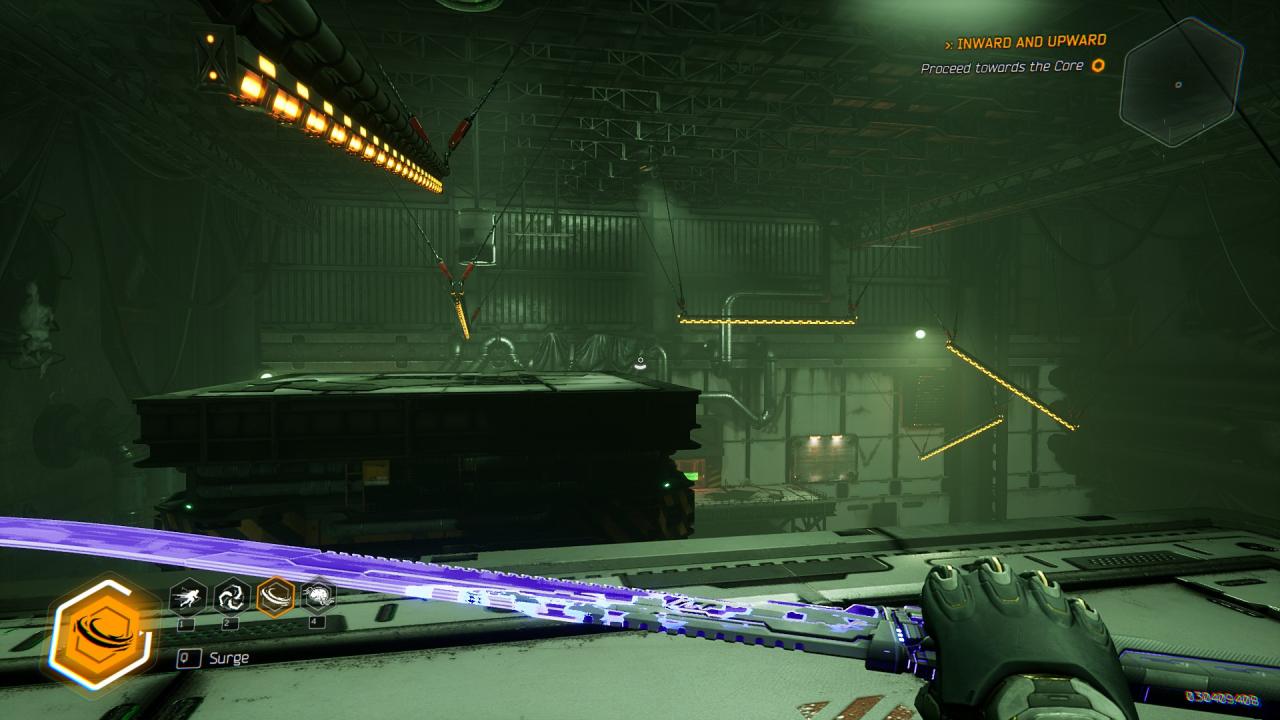Select the Blink dashing-figure ability icon
The width and height of the screenshot is (1280, 720).
(188, 597)
